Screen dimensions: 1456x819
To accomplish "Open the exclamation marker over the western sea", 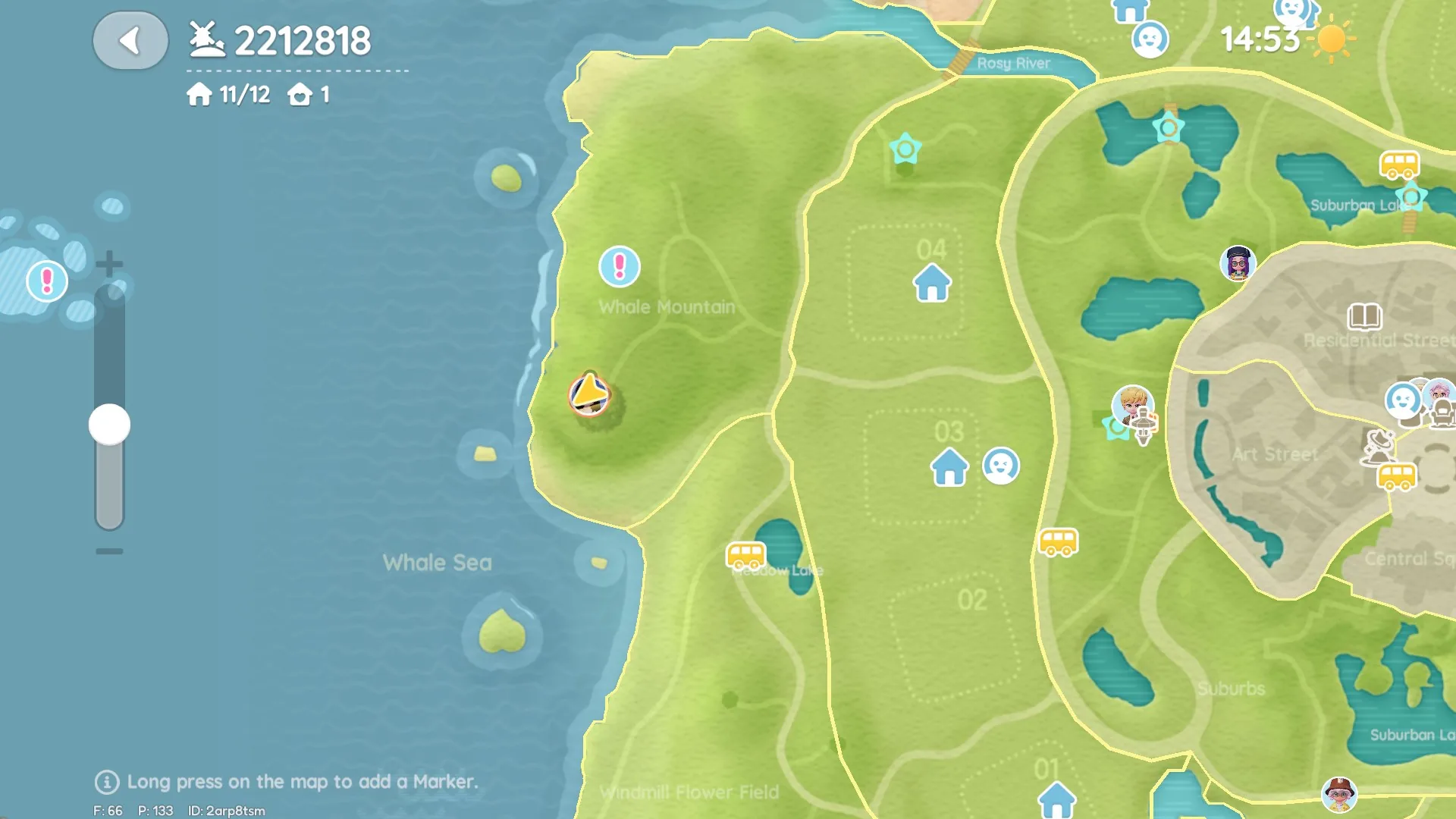I will (x=47, y=281).
